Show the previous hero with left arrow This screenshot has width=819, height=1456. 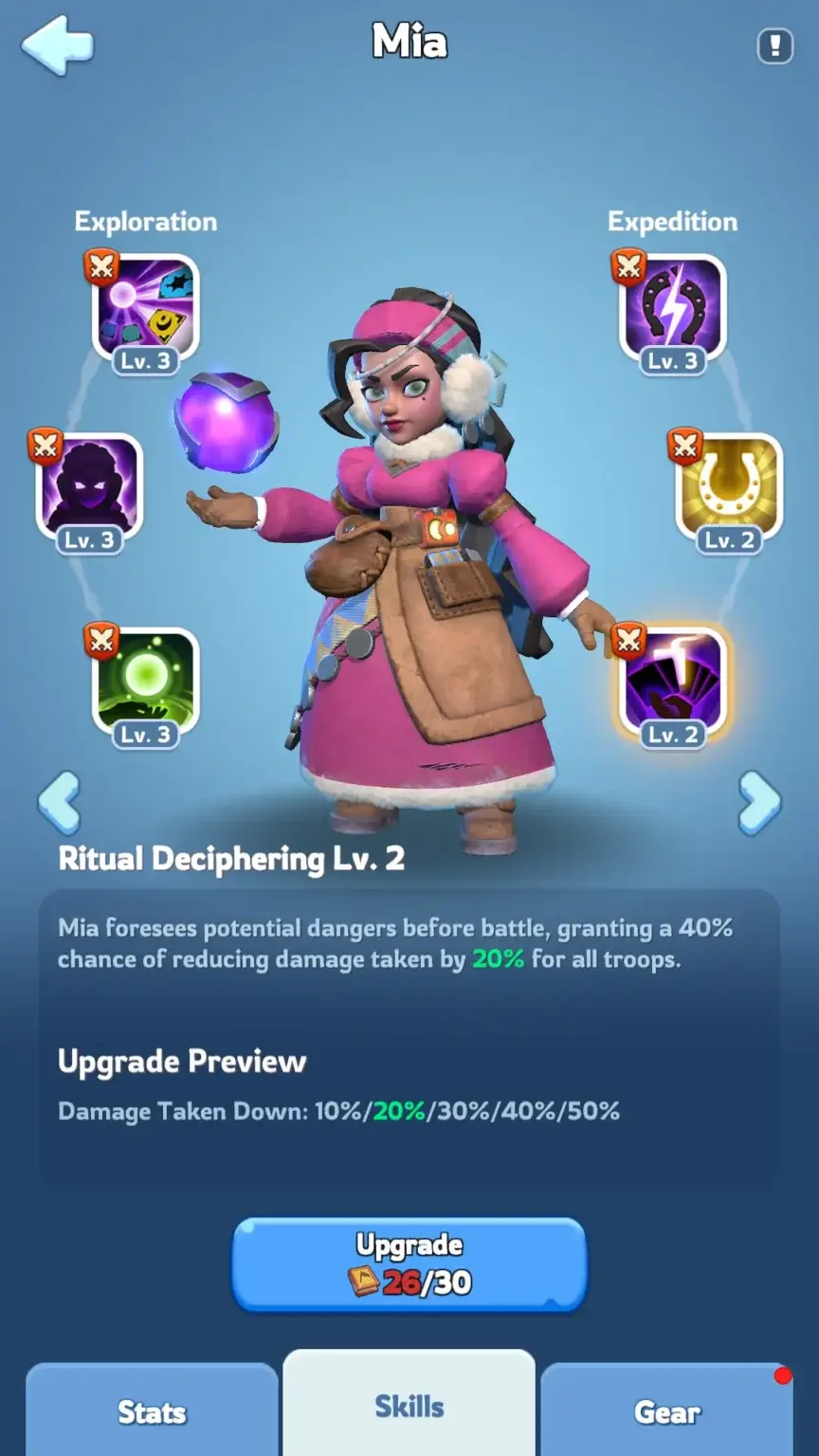(x=59, y=803)
